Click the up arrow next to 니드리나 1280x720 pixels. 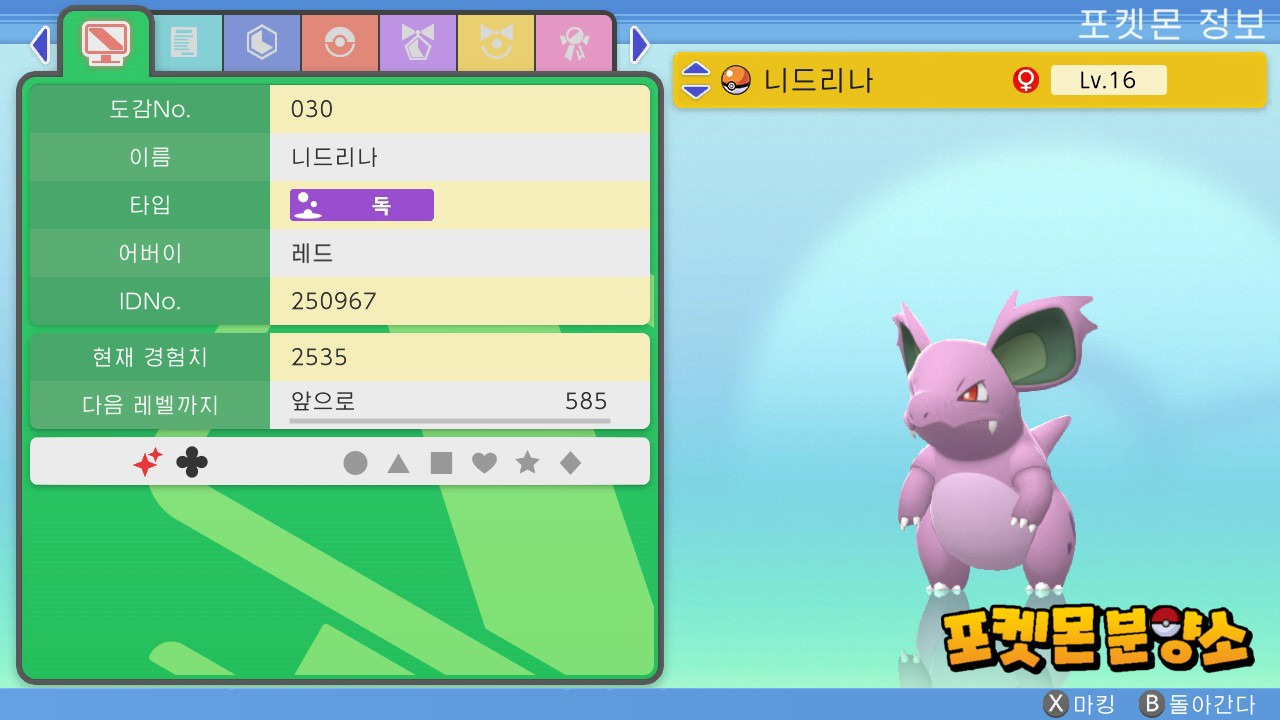coord(696,71)
